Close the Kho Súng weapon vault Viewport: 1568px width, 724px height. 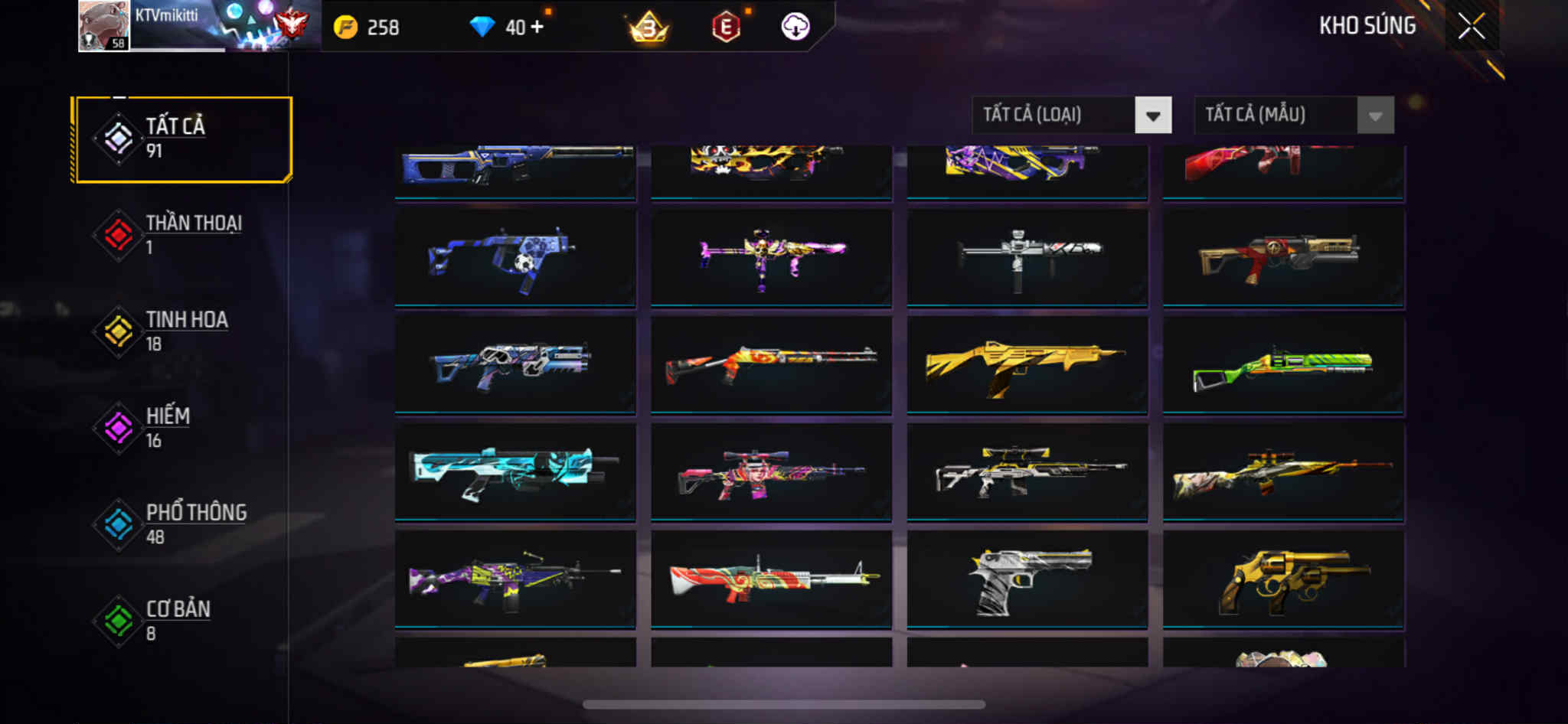[1471, 27]
